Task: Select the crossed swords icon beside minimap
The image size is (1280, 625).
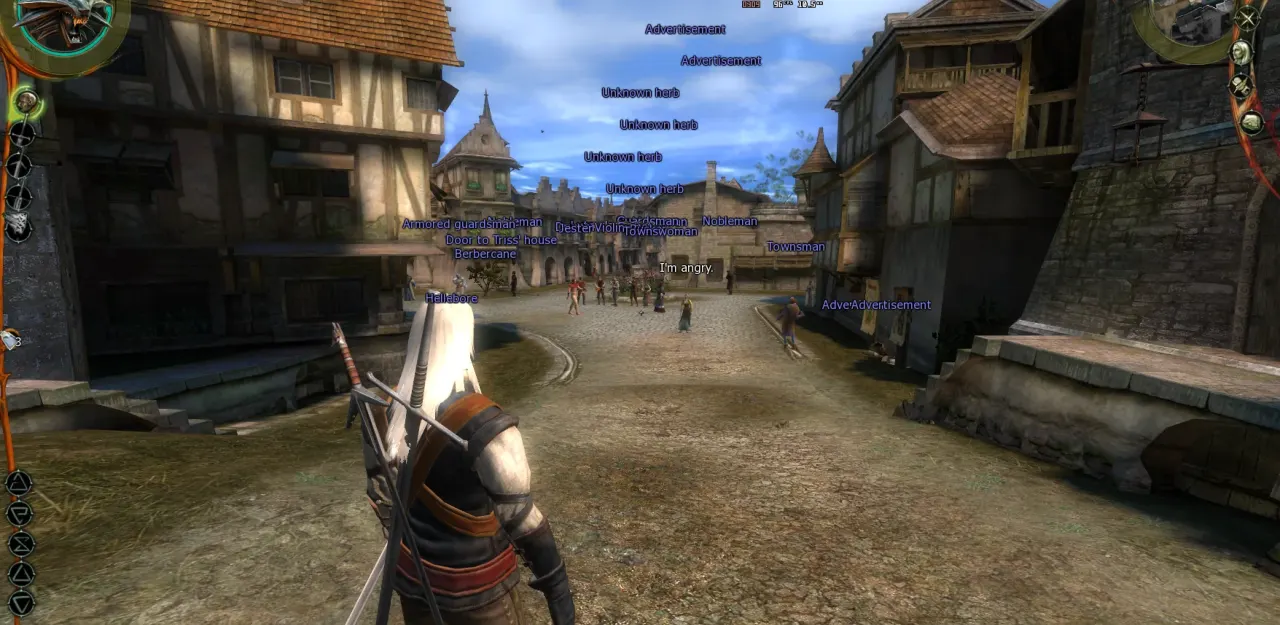Action: tap(1247, 17)
